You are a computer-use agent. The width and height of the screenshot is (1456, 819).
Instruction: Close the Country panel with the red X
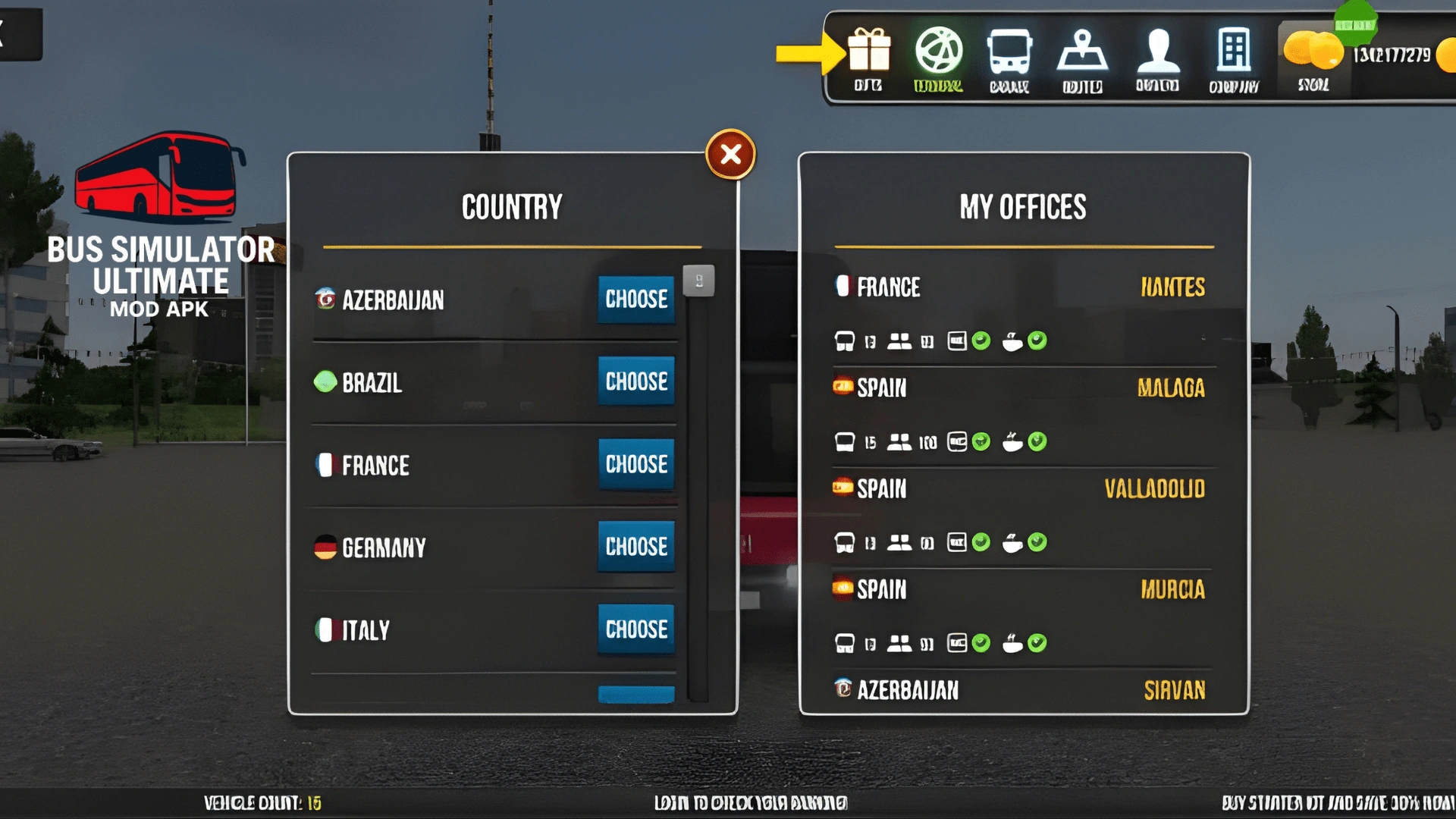coord(730,155)
